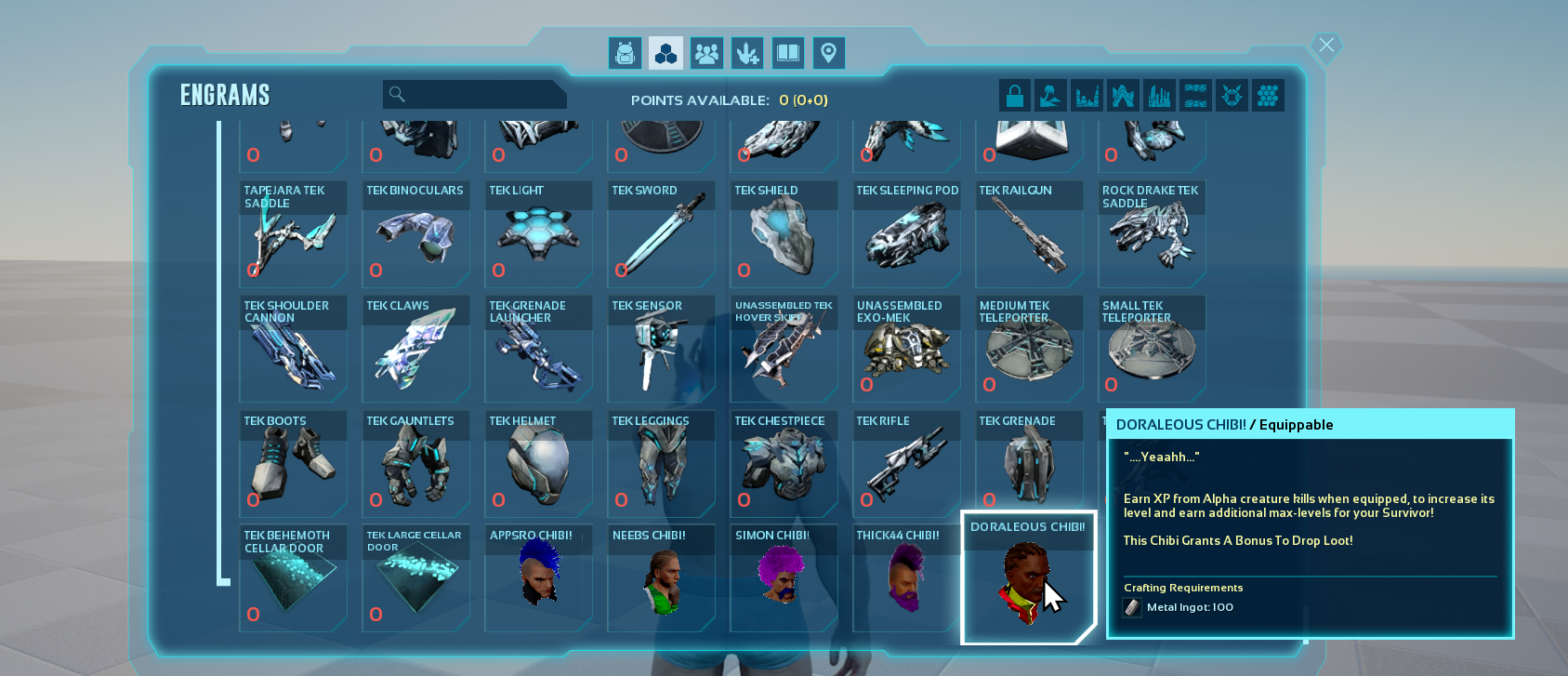Select the Tek Sword engram
The width and height of the screenshot is (1568, 676).
[x=660, y=234]
